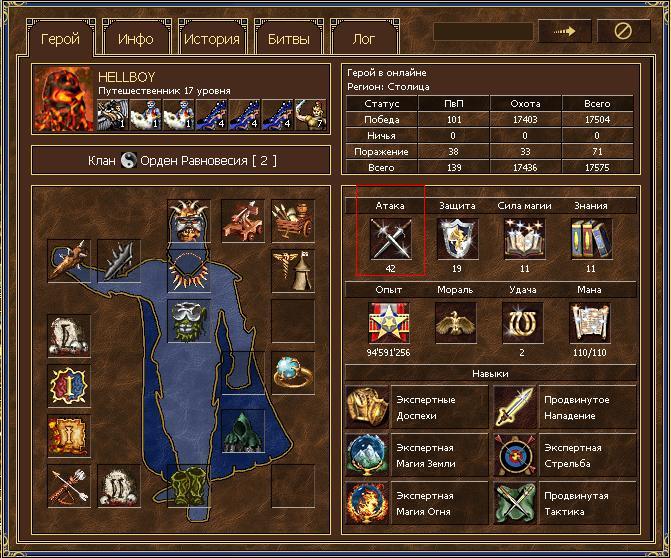The height and width of the screenshot is (558, 671).
Task: Open the ballista war machine slot
Action: pos(242,220)
